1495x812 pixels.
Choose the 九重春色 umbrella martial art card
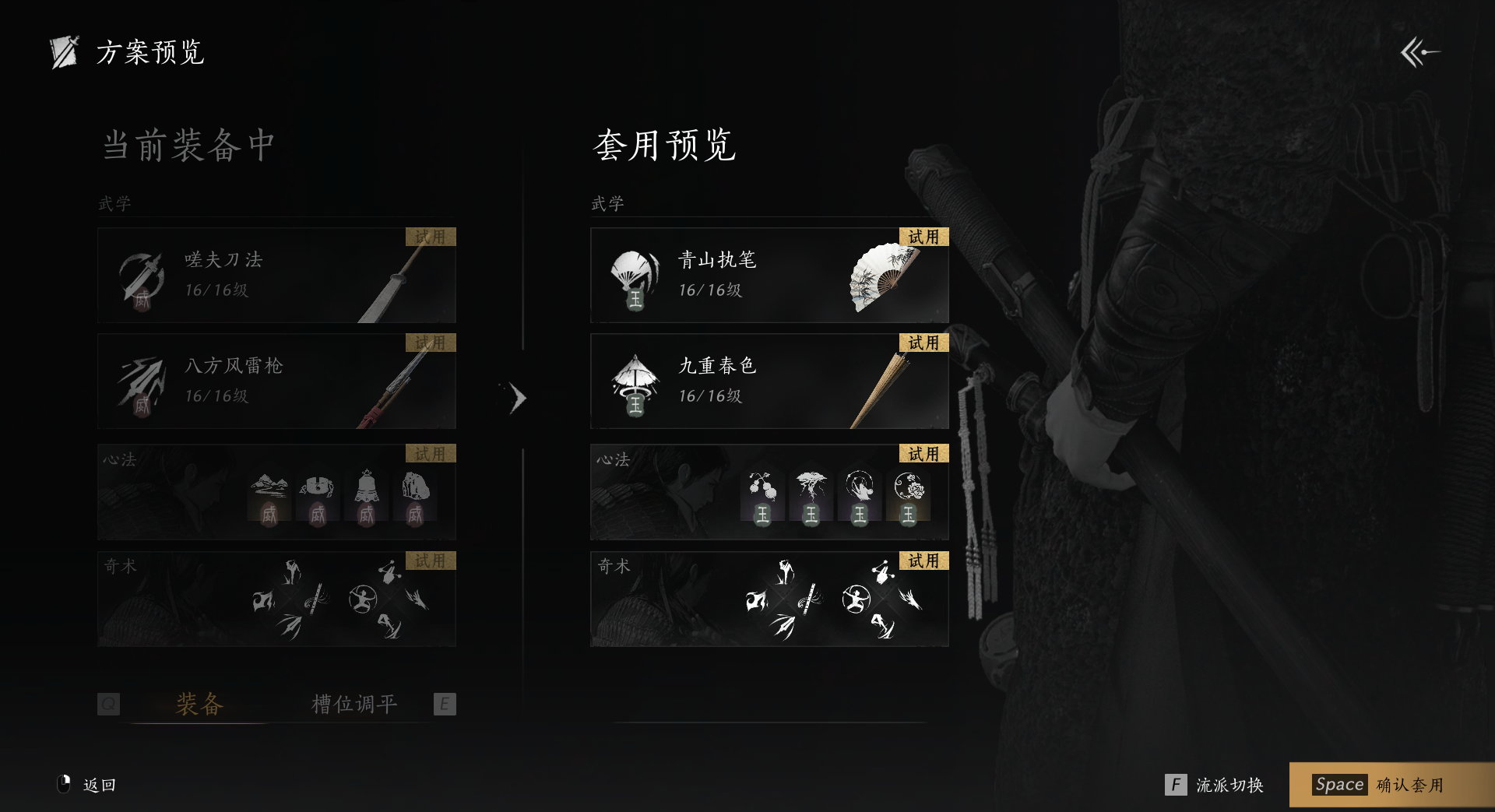[x=769, y=381]
